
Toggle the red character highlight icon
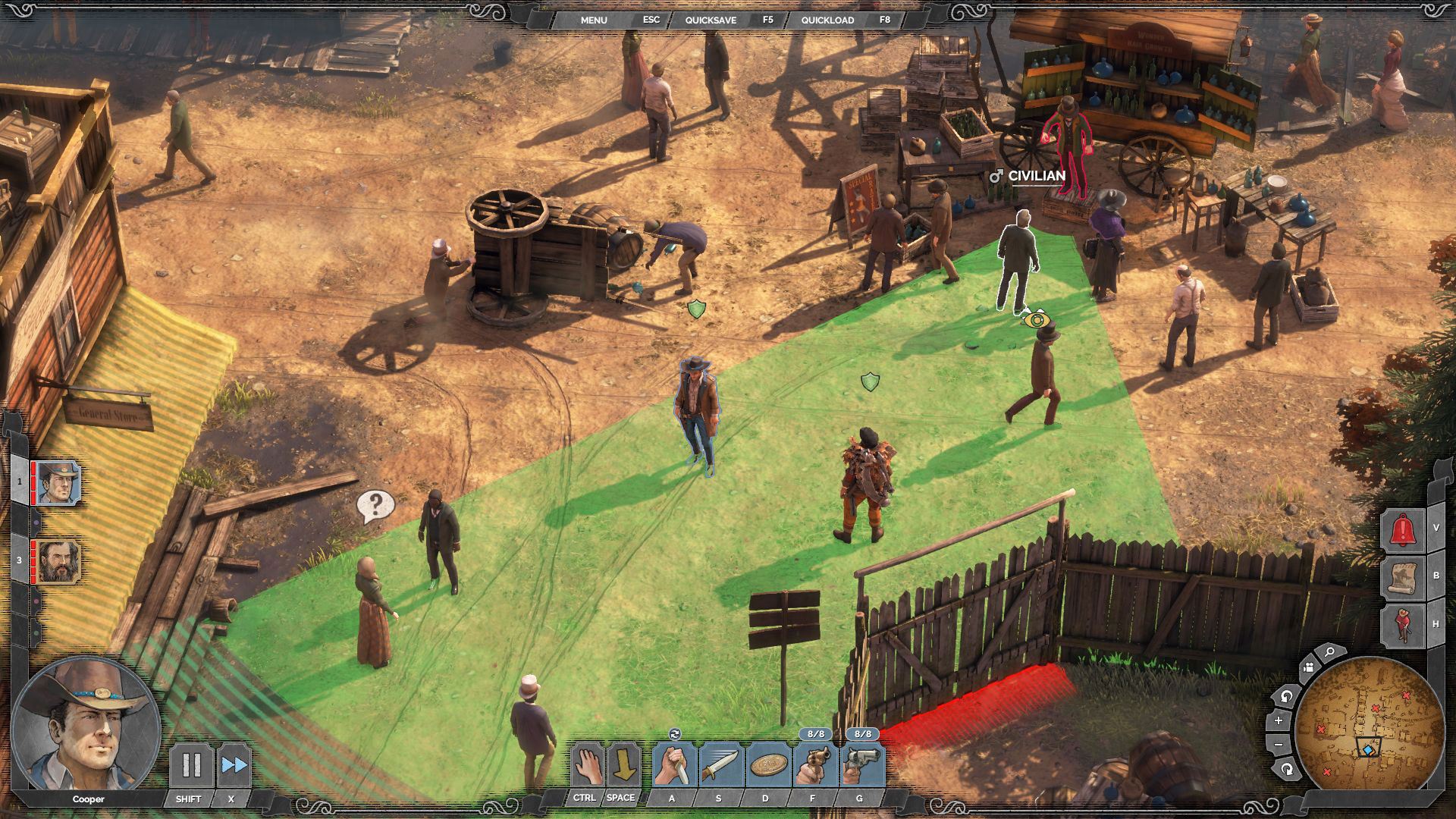[1402, 625]
